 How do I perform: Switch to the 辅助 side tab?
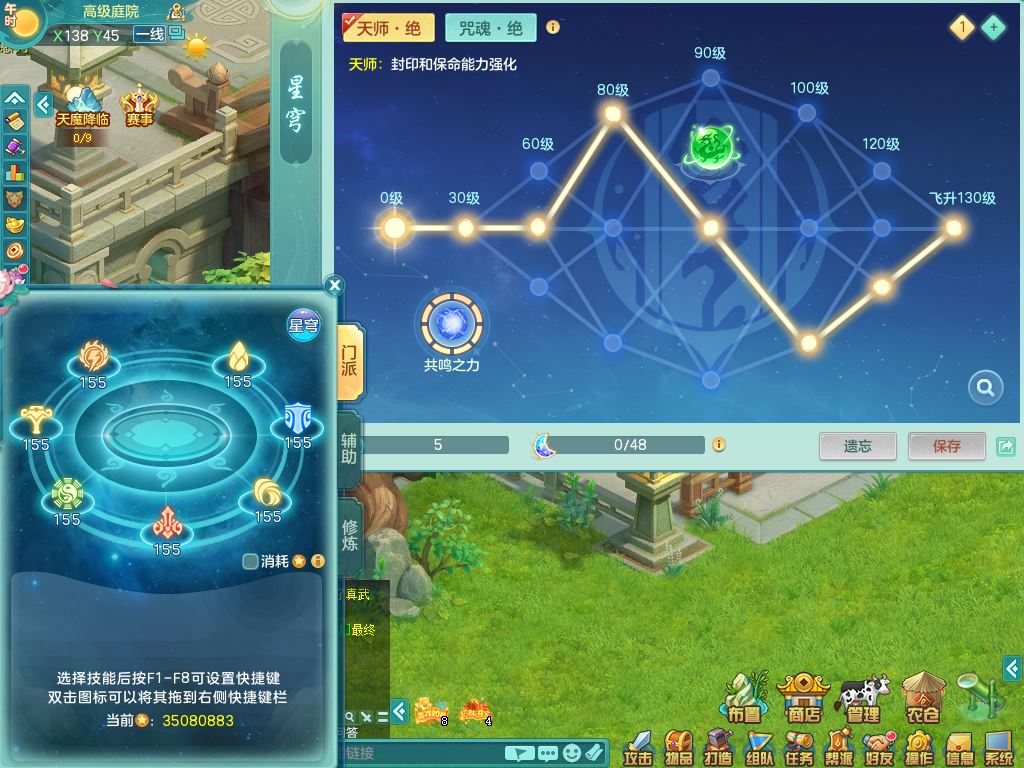point(350,452)
